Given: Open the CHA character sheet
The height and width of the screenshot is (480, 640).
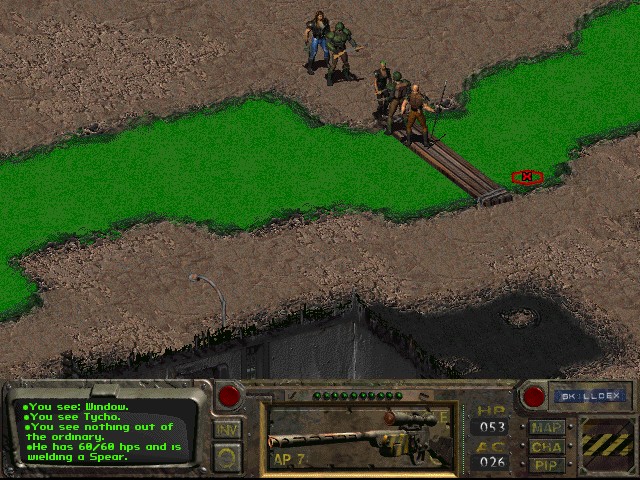Looking at the screenshot, I should (x=547, y=446).
